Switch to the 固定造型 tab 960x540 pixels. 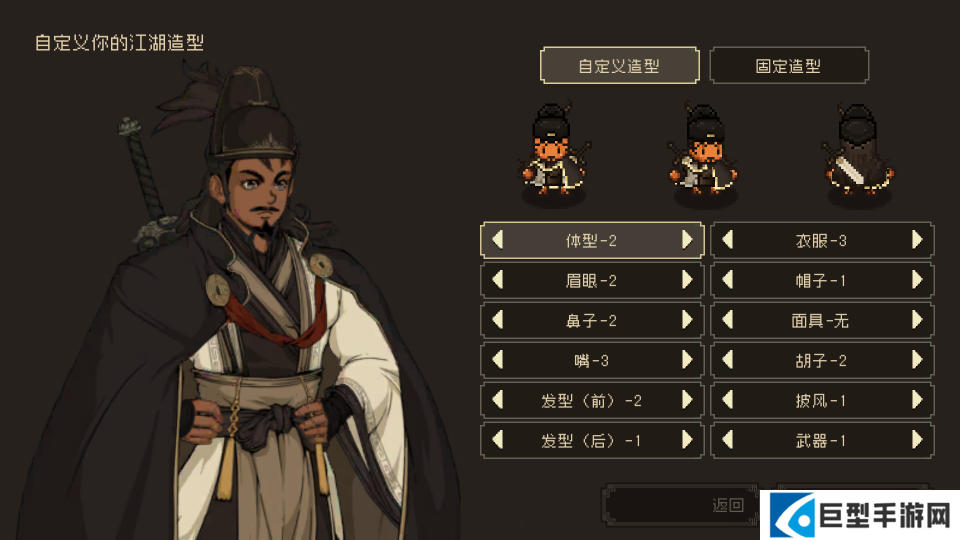(788, 66)
